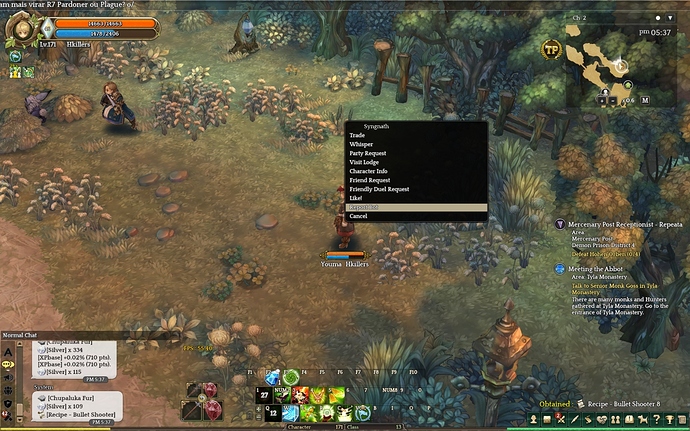
Task: Click the Normal Chat header
Action: pyautogui.click(x=20, y=335)
